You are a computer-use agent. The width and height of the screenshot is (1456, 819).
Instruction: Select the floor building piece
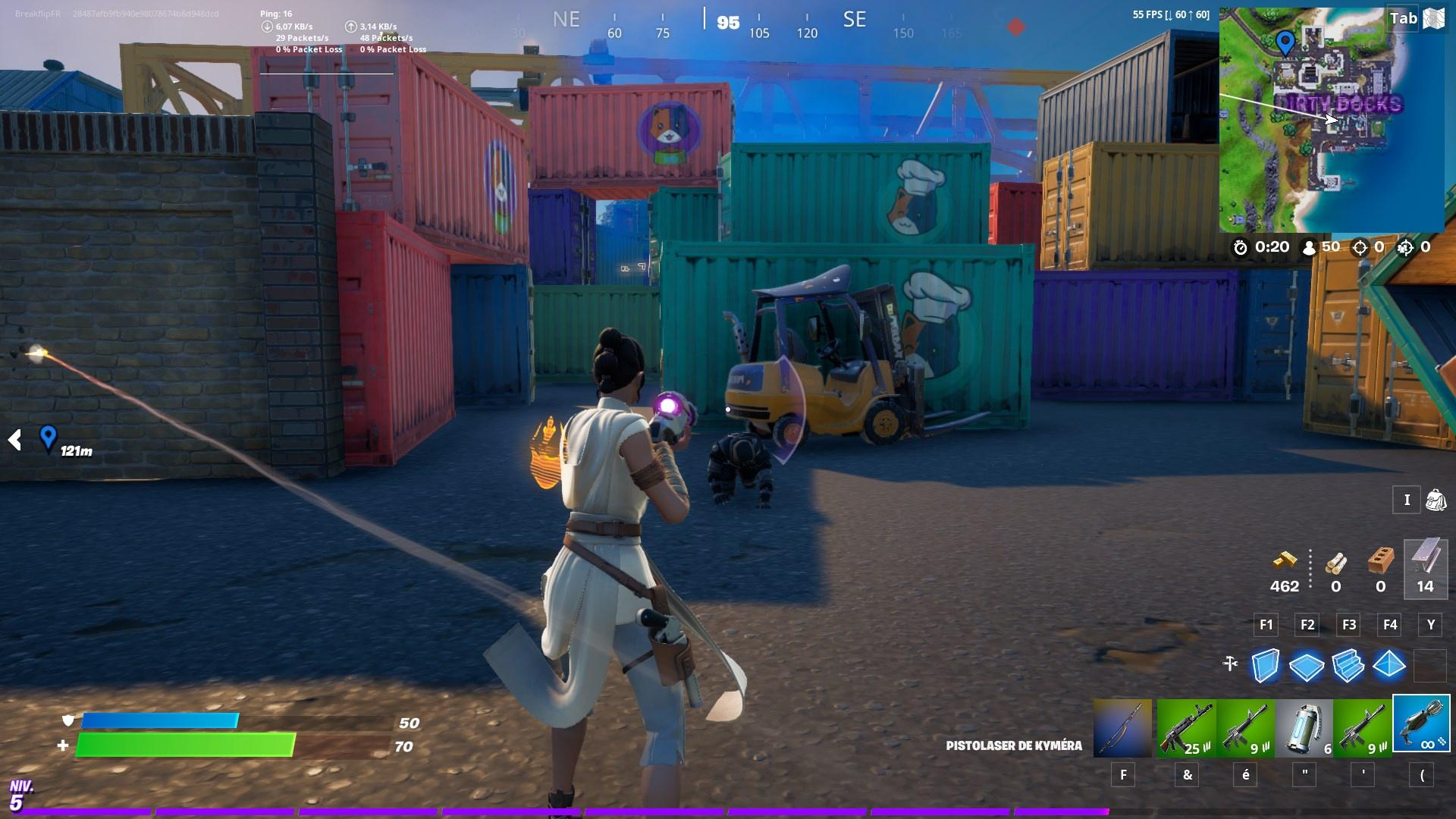(x=1307, y=665)
